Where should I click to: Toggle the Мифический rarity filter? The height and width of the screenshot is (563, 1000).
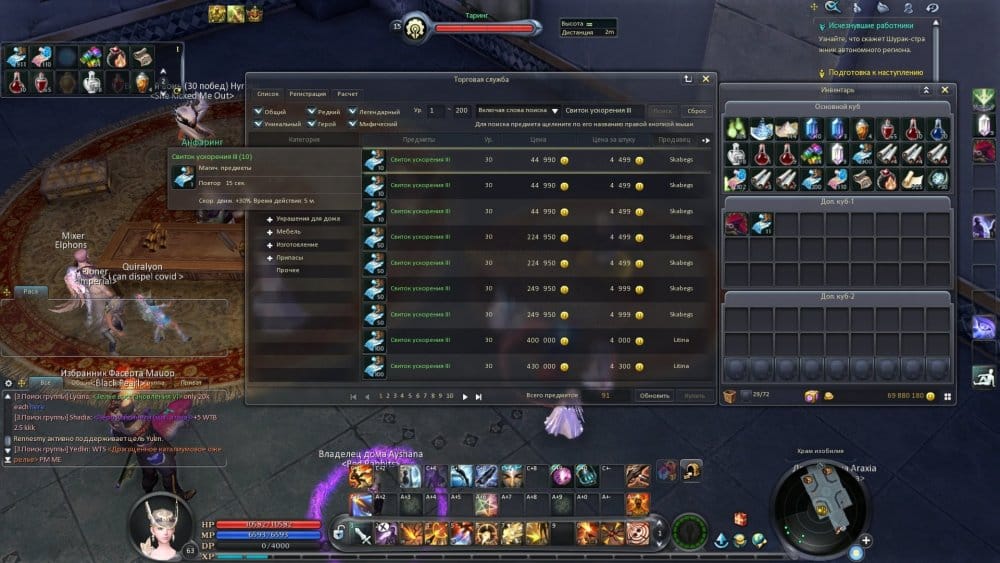(354, 124)
